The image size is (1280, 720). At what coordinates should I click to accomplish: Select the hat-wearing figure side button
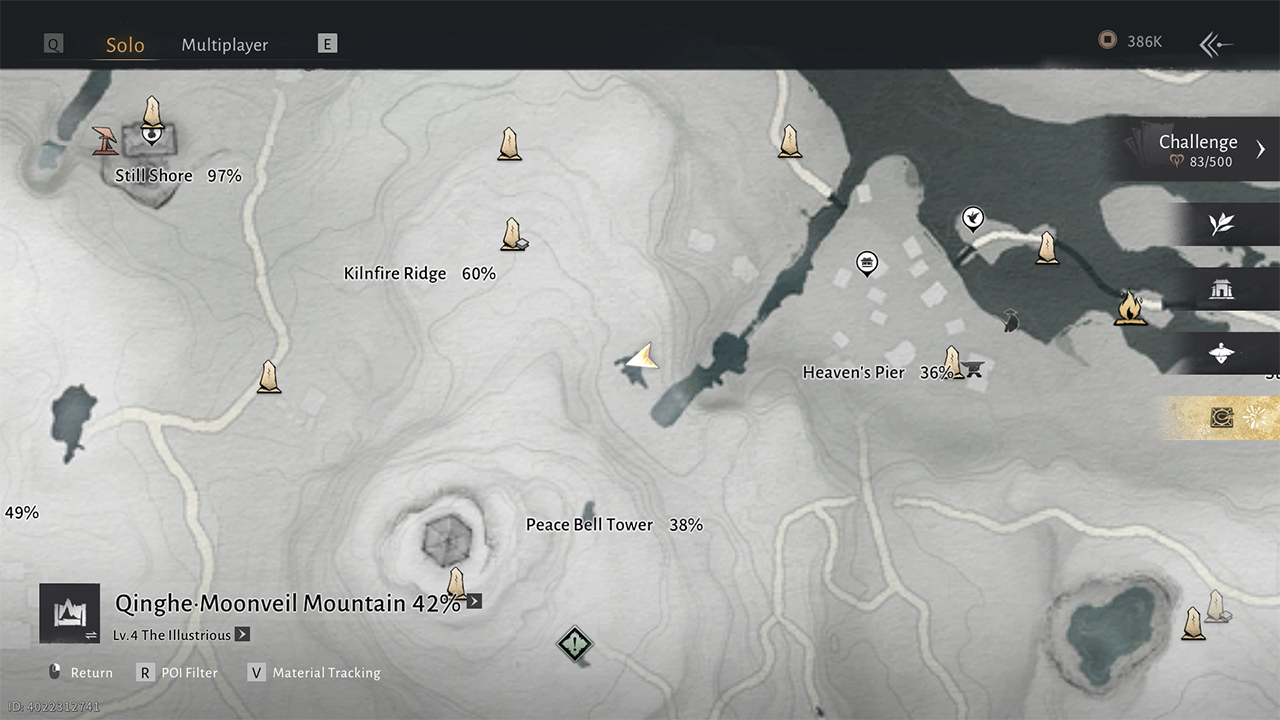1221,353
